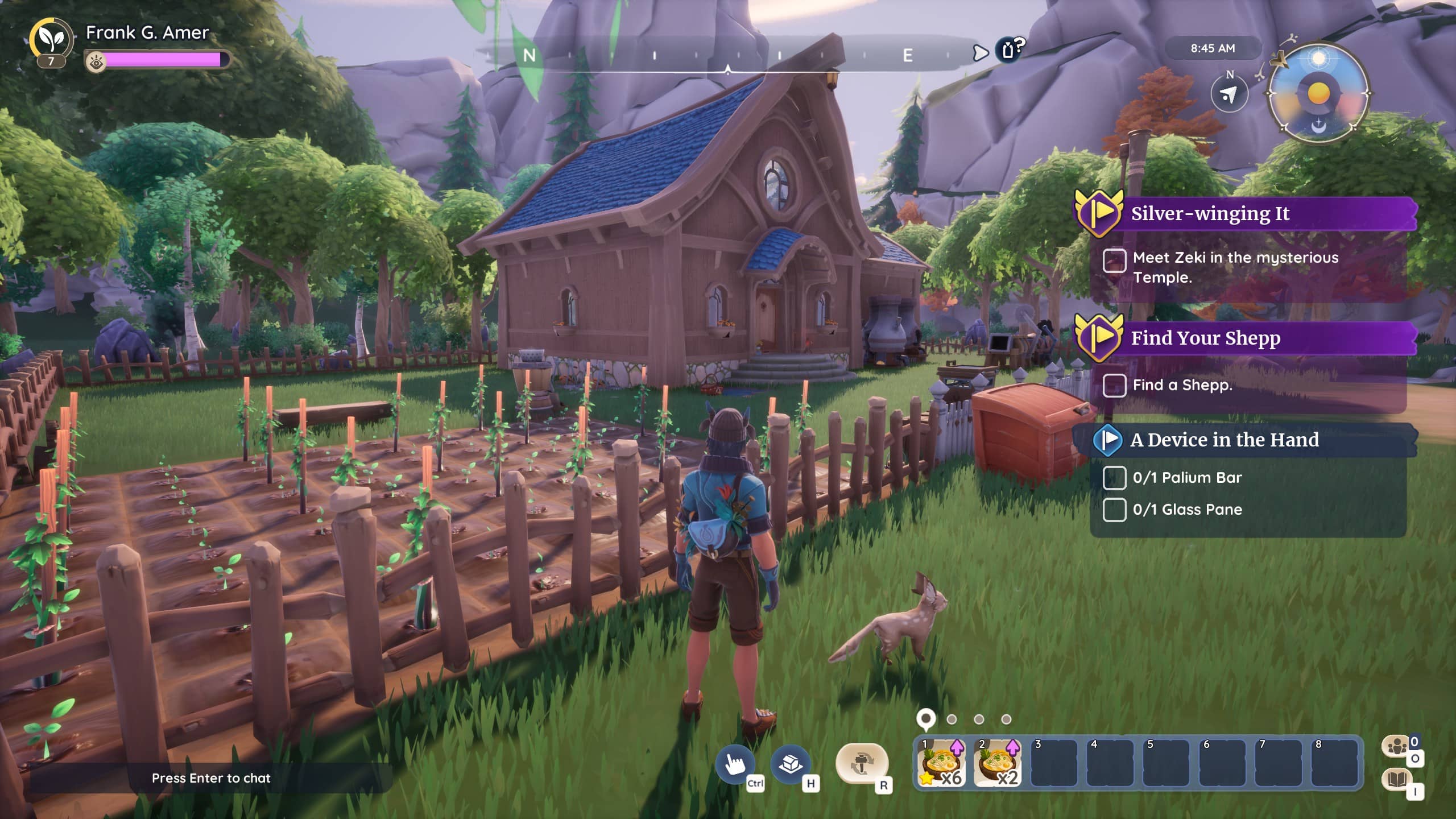Click the Meet Zeki objective checkbox
This screenshot has width=1456, height=819.
pyautogui.click(x=1114, y=261)
